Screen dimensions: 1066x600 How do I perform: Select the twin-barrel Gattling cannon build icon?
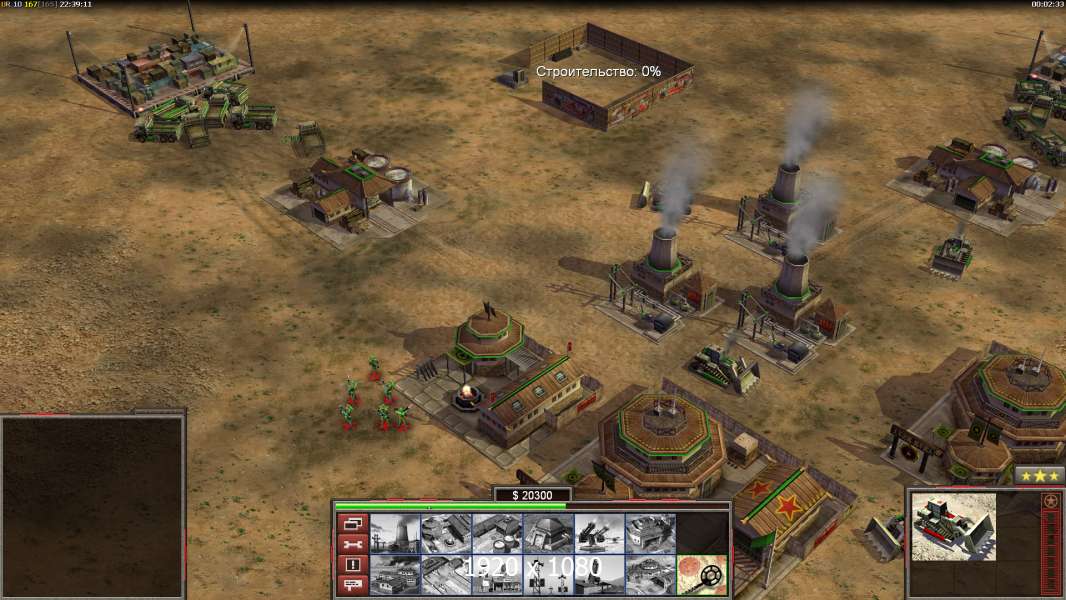coord(599,534)
